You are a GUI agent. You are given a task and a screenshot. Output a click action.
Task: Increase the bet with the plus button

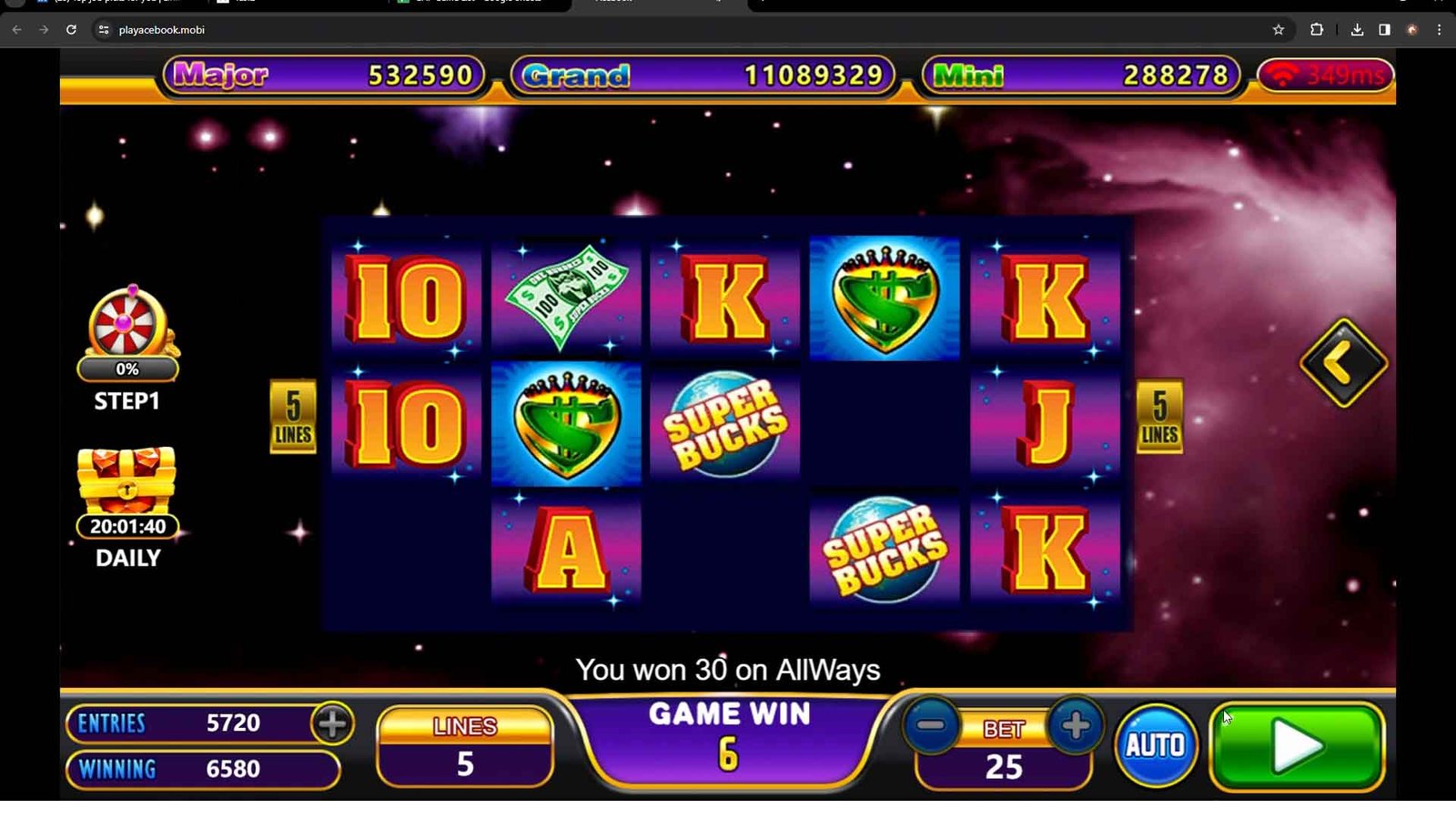pos(1075,726)
